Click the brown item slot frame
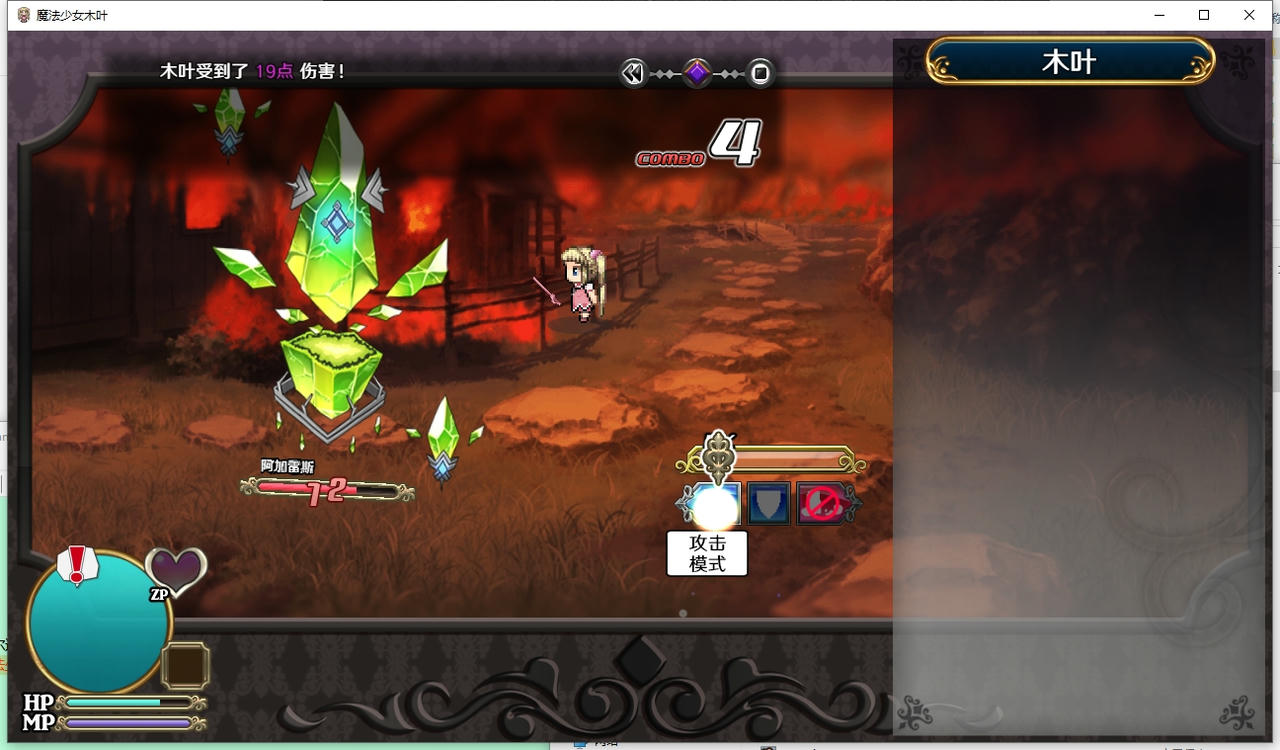Image resolution: width=1280 pixels, height=750 pixels. pos(185,666)
